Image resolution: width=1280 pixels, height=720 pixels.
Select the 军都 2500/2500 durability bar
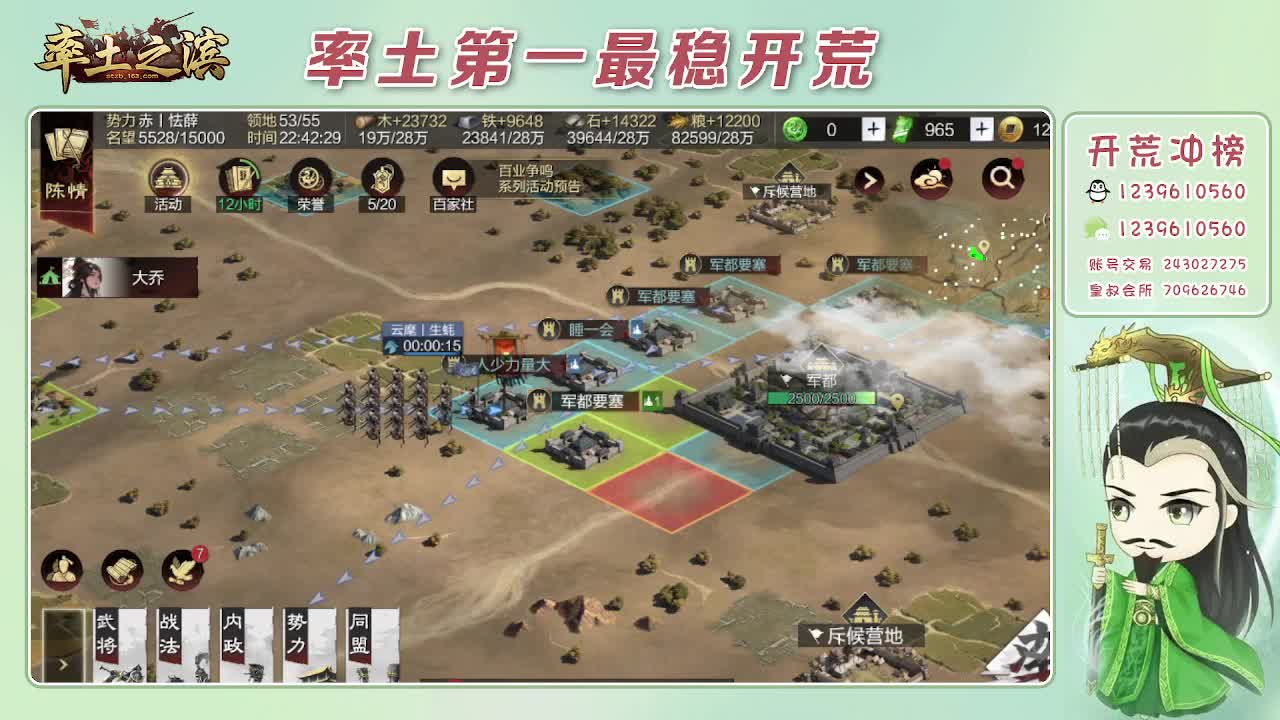(x=822, y=397)
